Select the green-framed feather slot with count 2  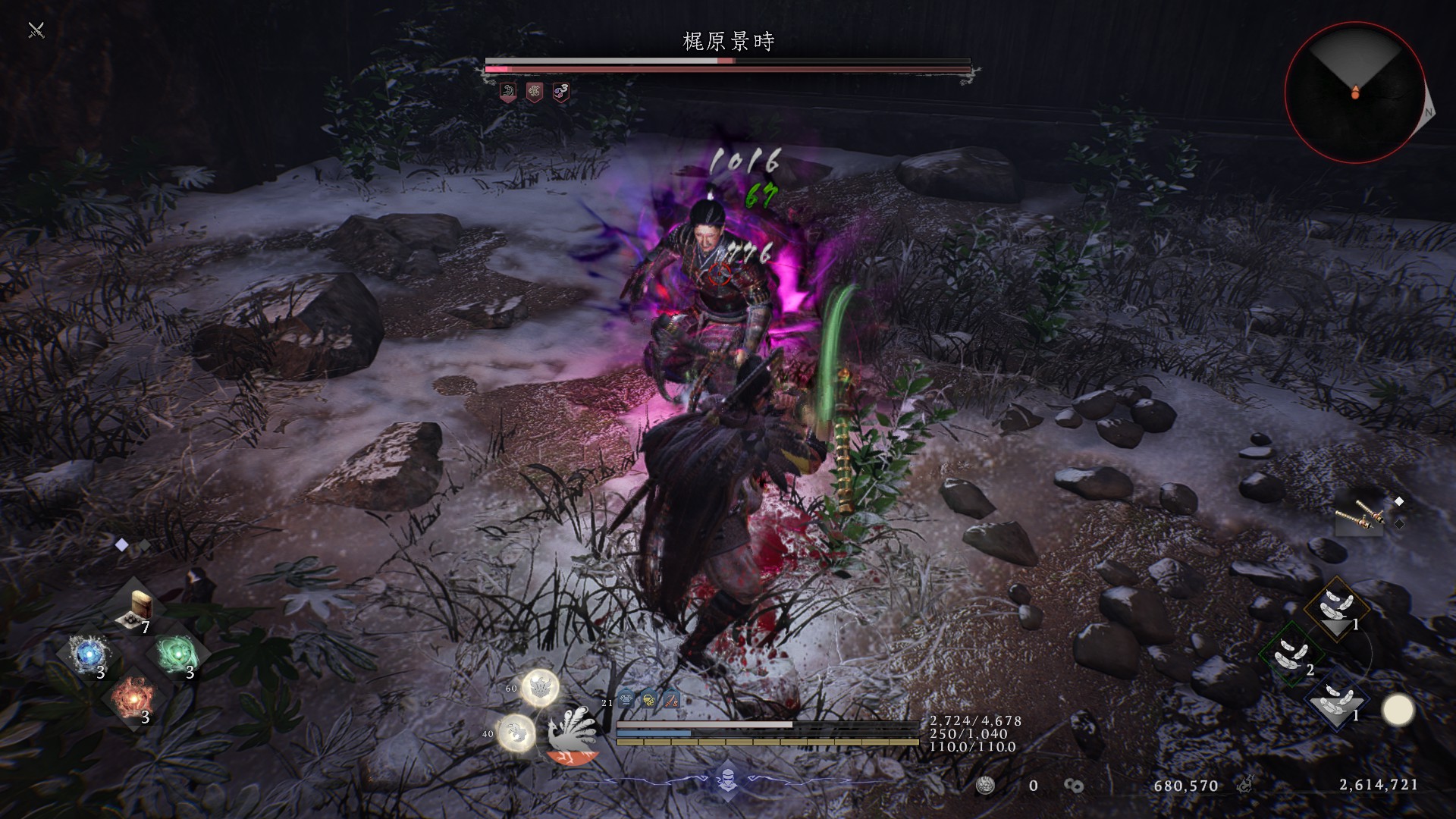pos(1291,654)
